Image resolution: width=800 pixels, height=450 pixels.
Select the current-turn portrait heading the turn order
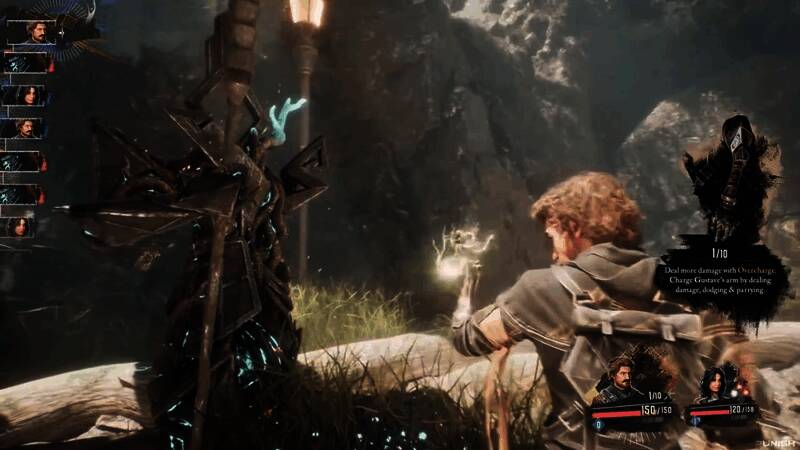coord(30,32)
